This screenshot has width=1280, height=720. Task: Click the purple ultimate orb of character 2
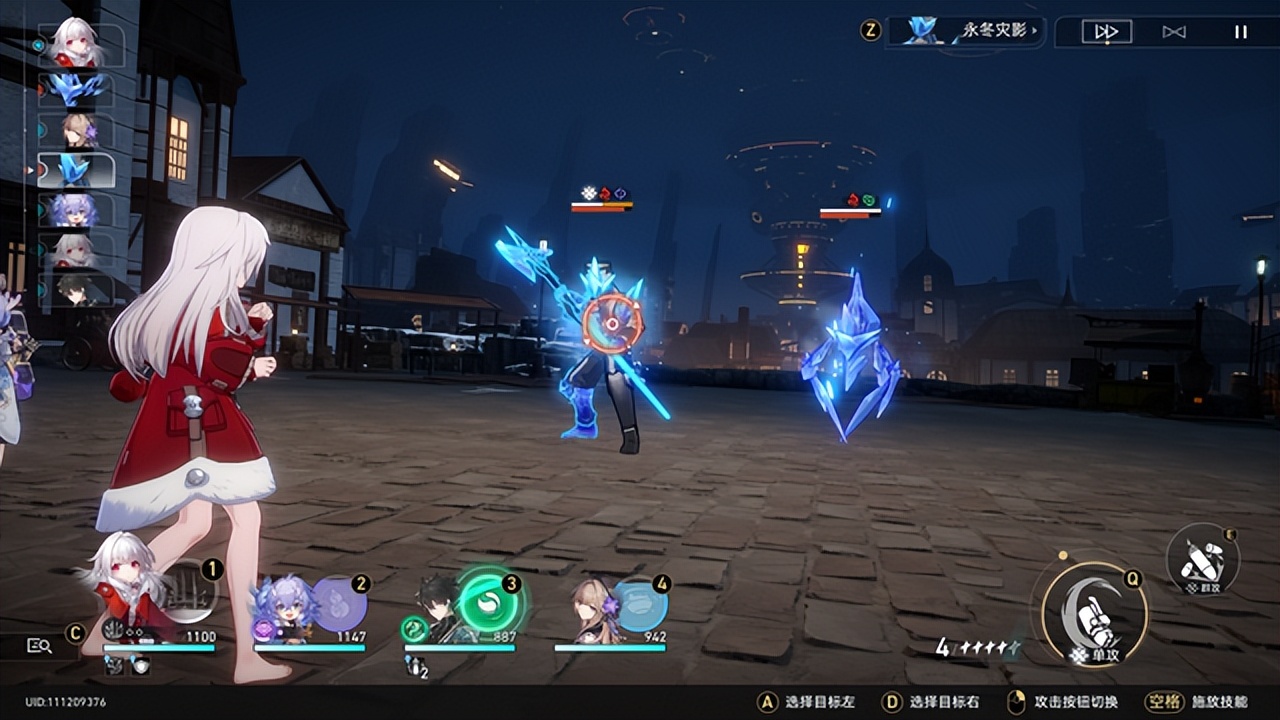click(x=339, y=603)
